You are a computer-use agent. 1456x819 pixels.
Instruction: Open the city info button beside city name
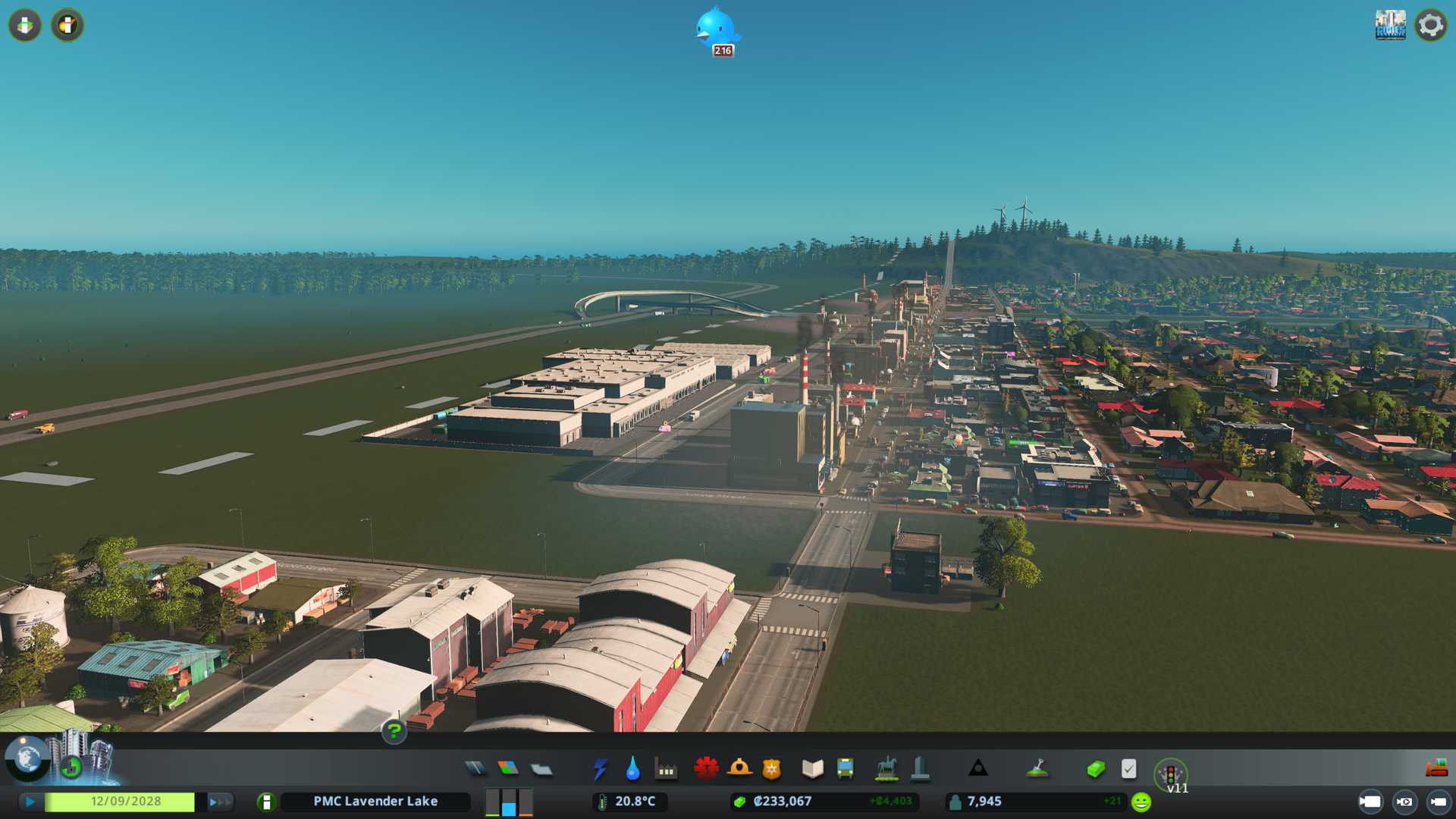(266, 802)
